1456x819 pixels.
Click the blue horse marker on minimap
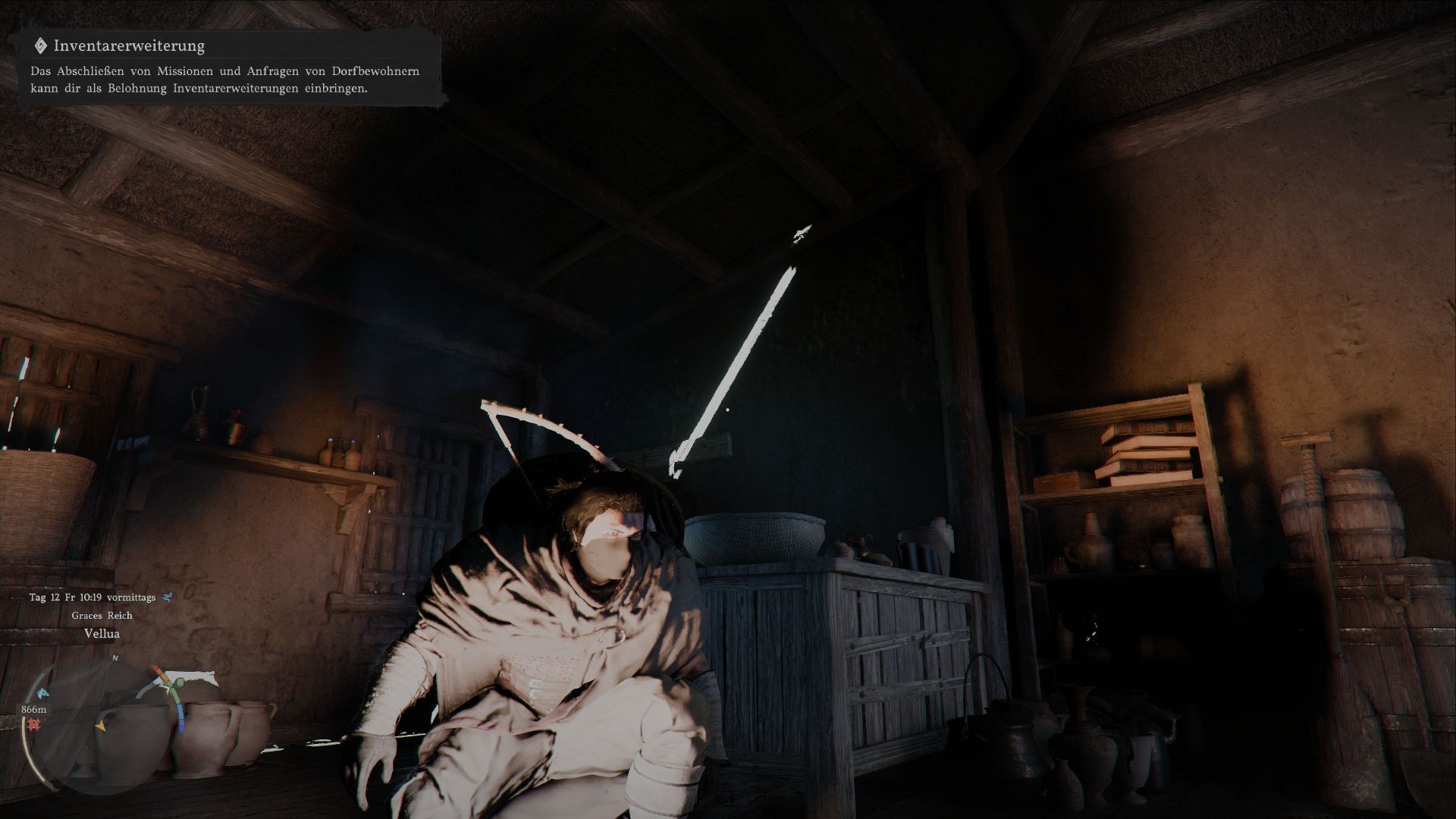[x=41, y=692]
